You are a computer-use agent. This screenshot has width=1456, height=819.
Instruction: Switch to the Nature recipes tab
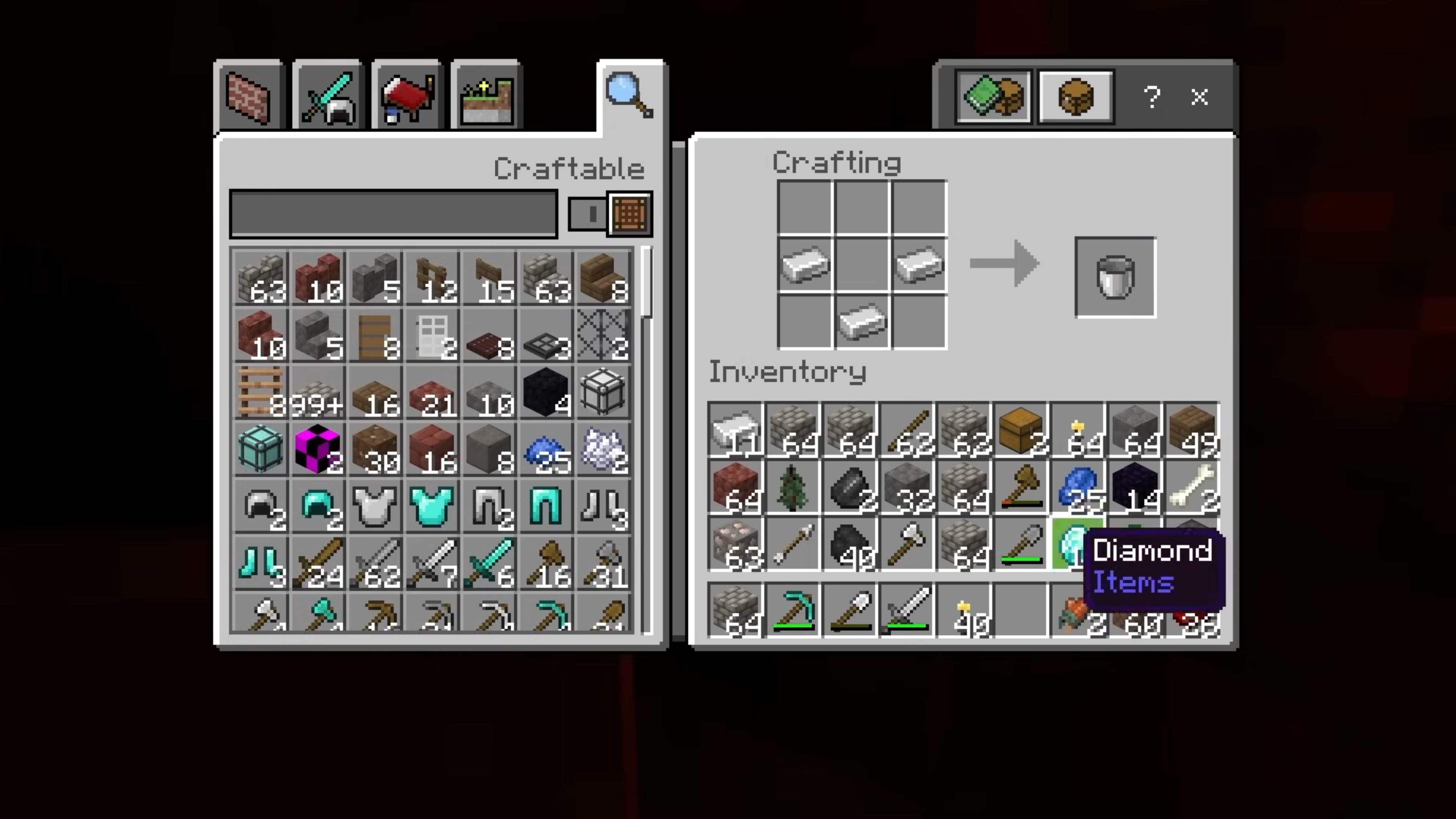click(x=486, y=96)
